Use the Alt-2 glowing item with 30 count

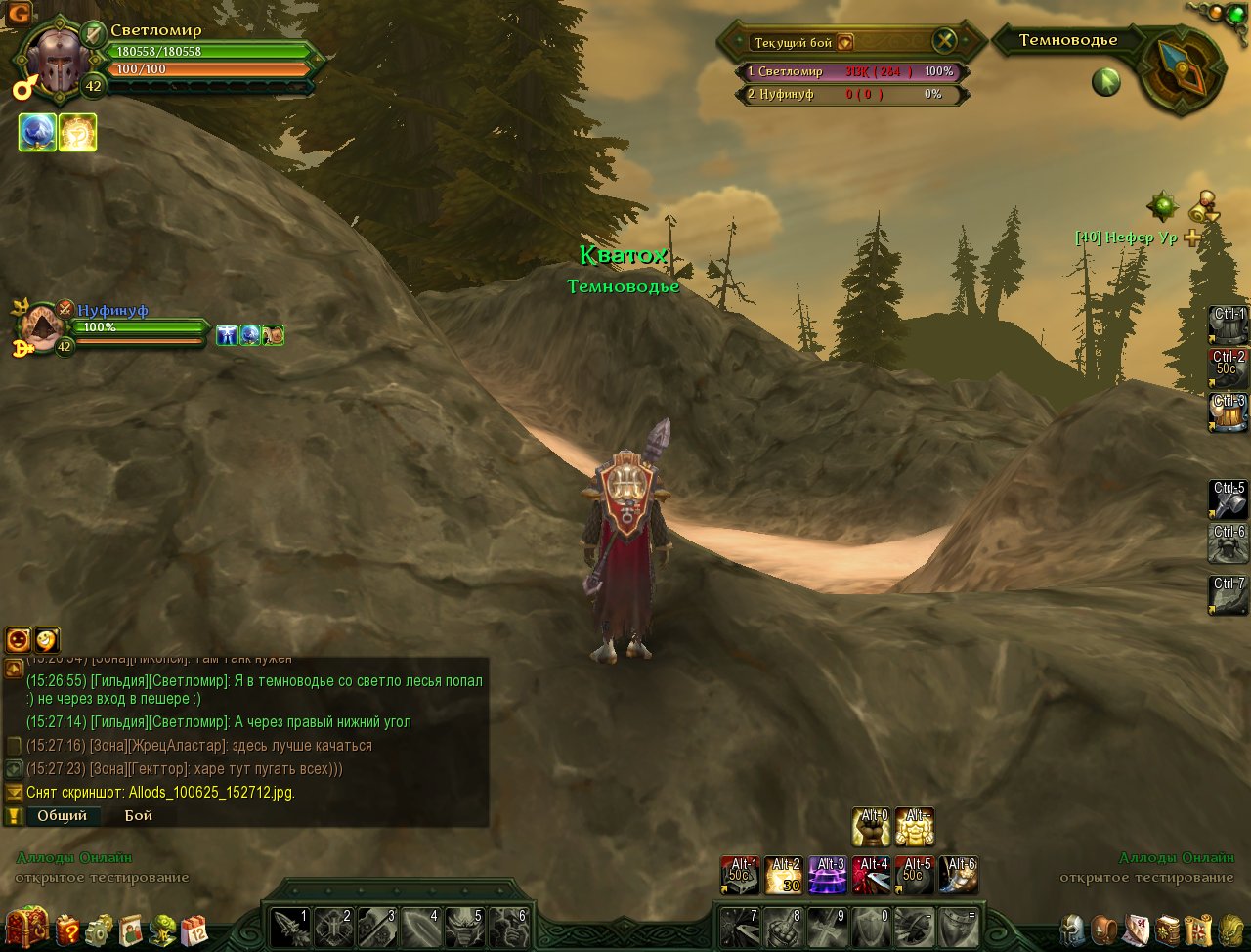point(784,875)
